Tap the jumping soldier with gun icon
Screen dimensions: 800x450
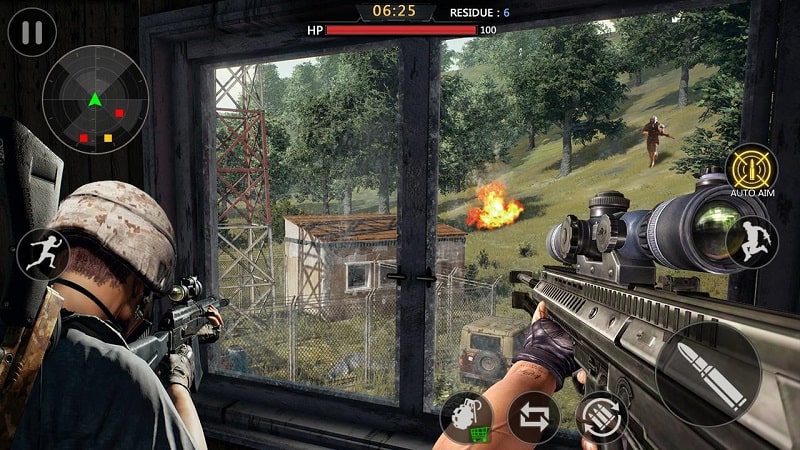[x=752, y=242]
